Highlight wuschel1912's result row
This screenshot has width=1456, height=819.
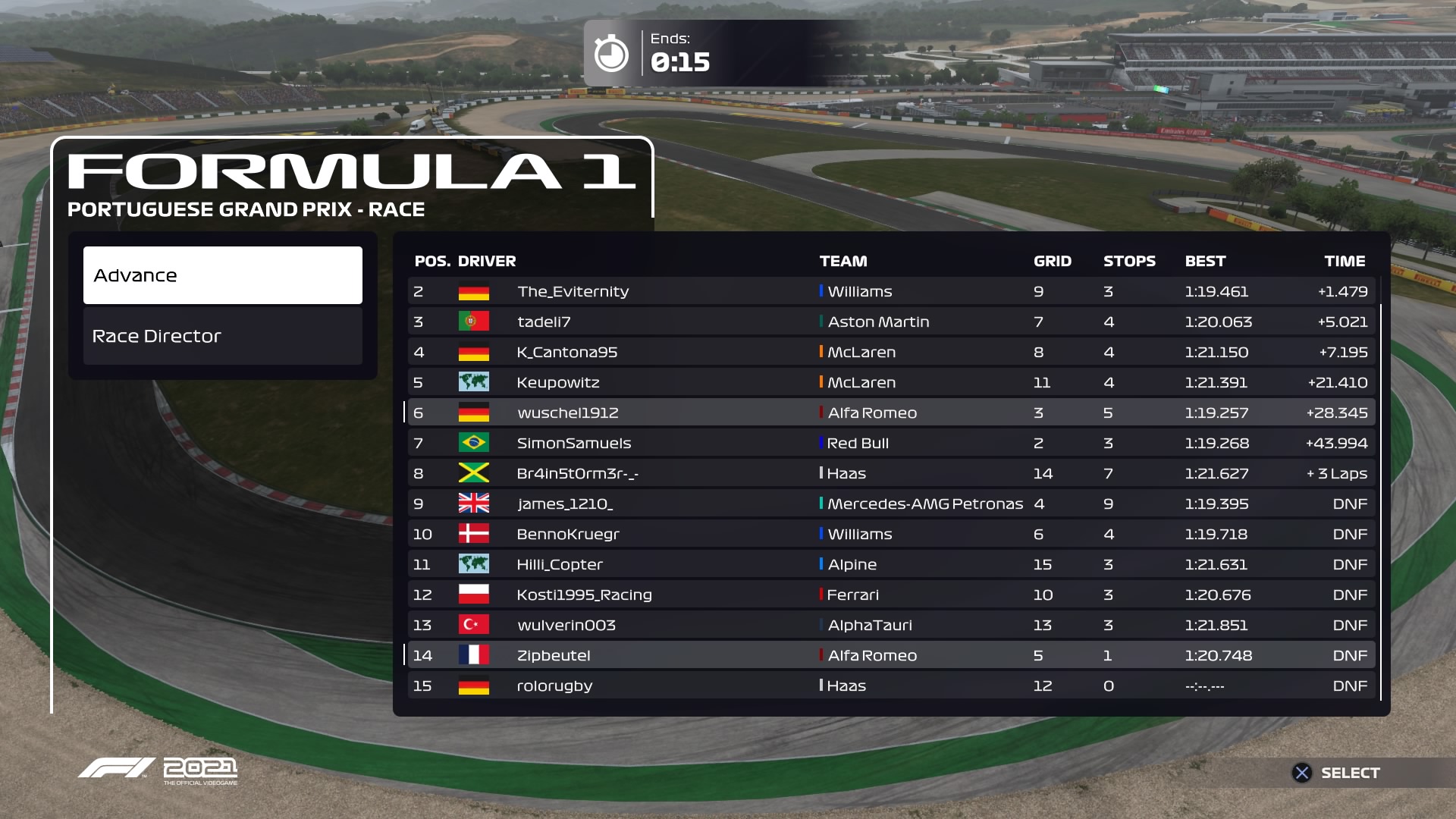891,413
